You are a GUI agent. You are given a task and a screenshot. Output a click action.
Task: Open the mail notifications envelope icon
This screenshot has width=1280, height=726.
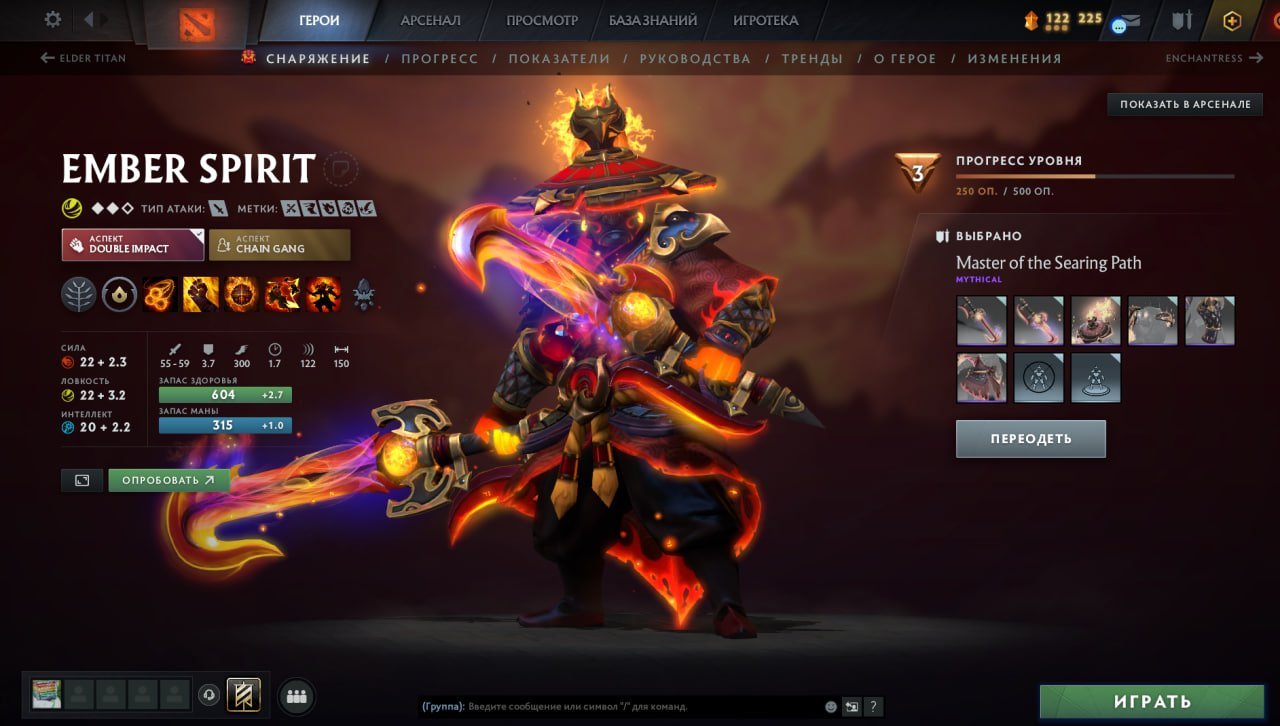pos(1129,18)
